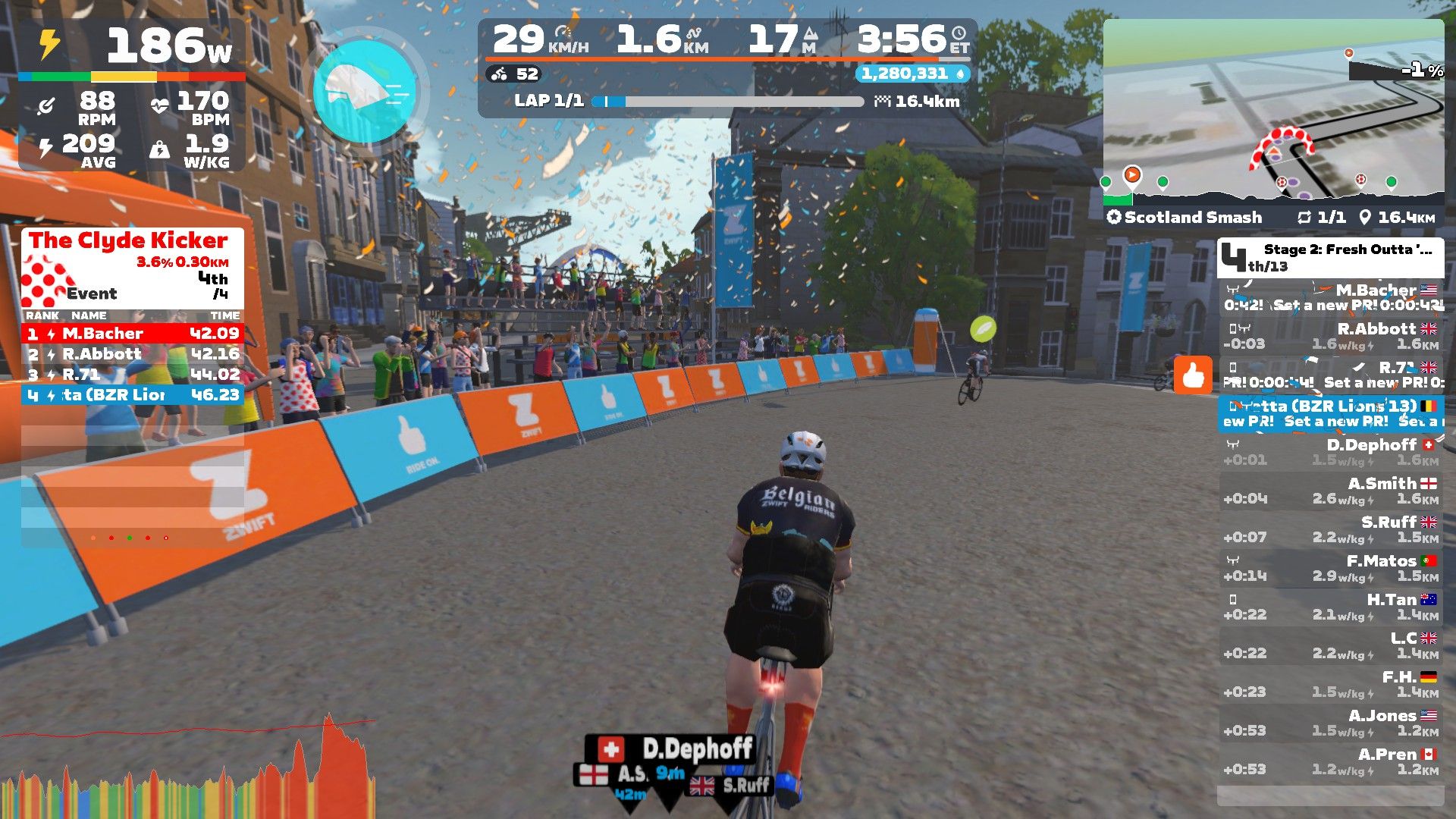
Task: Give a Ride On thumbs-up
Action: click(1193, 375)
